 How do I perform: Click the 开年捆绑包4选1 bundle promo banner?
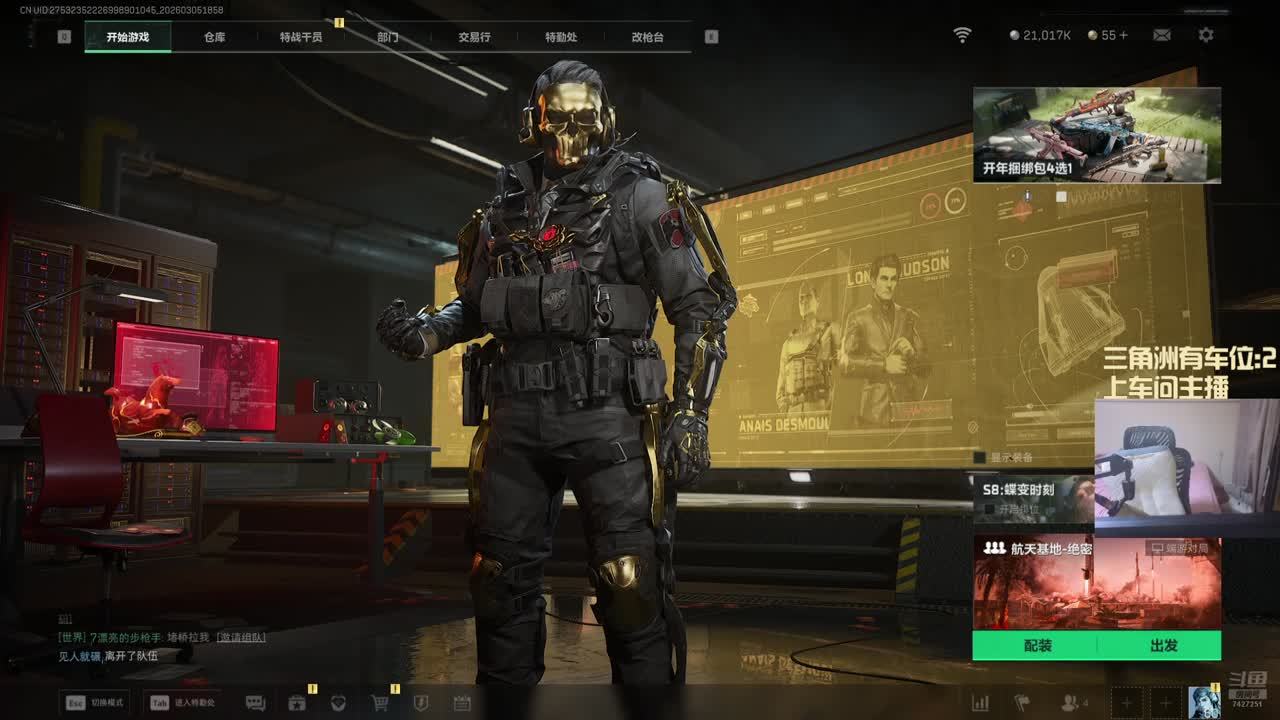tap(1096, 135)
